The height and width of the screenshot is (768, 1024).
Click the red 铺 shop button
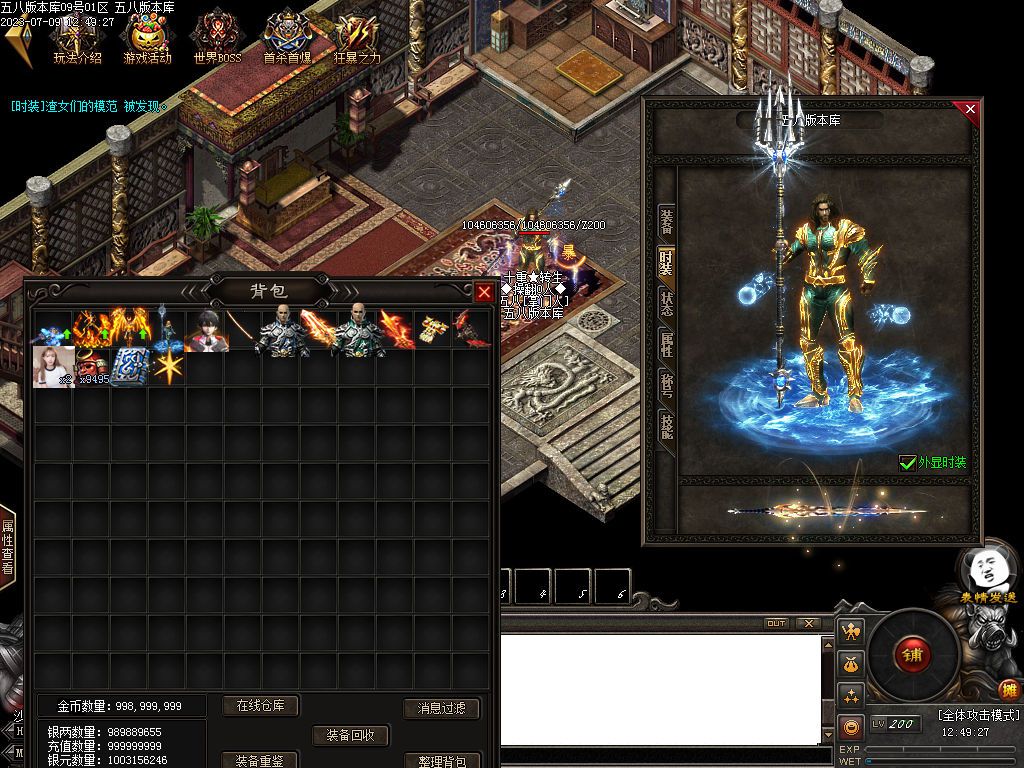click(x=912, y=656)
